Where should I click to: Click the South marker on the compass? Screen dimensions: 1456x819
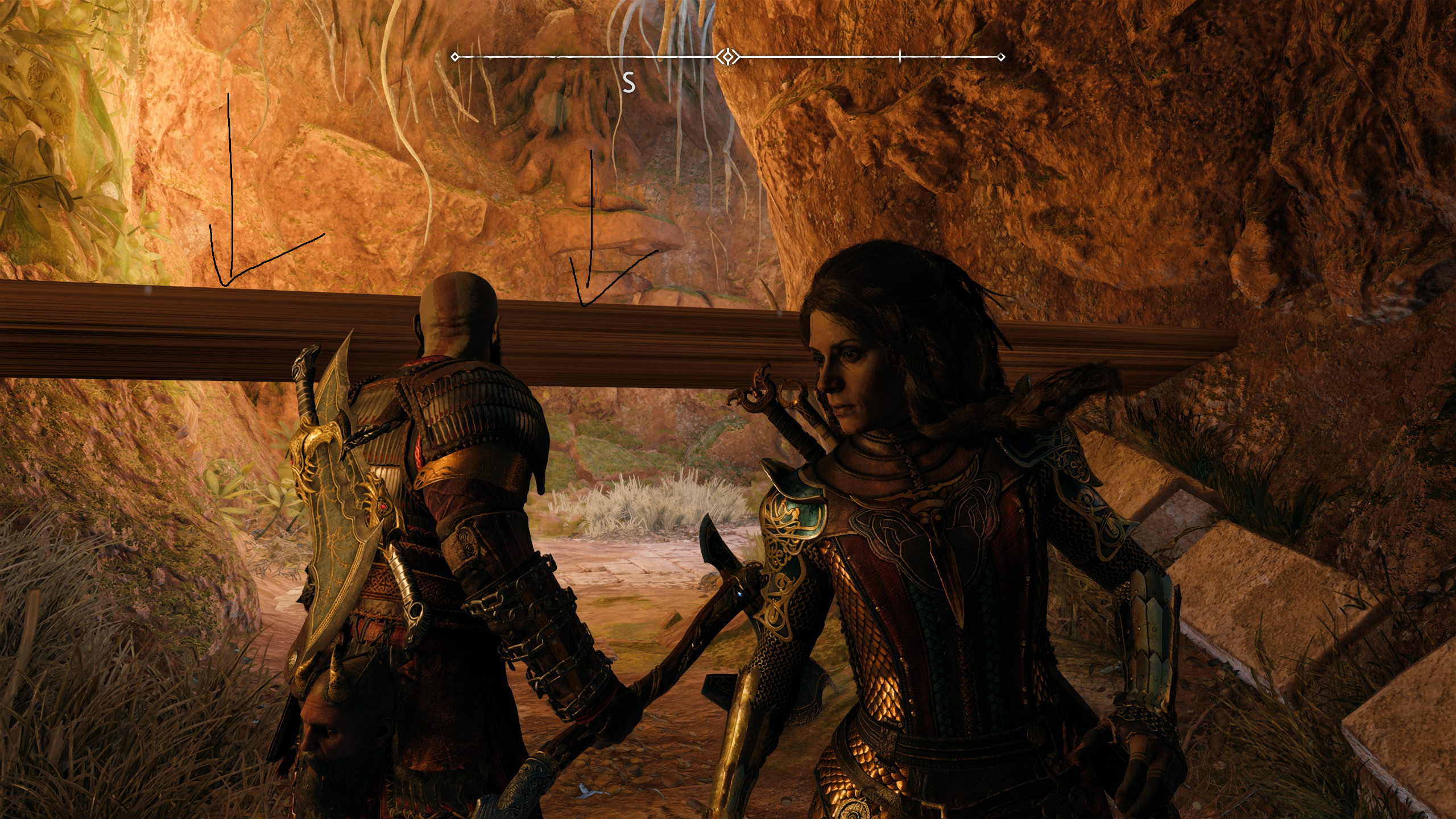click(628, 84)
